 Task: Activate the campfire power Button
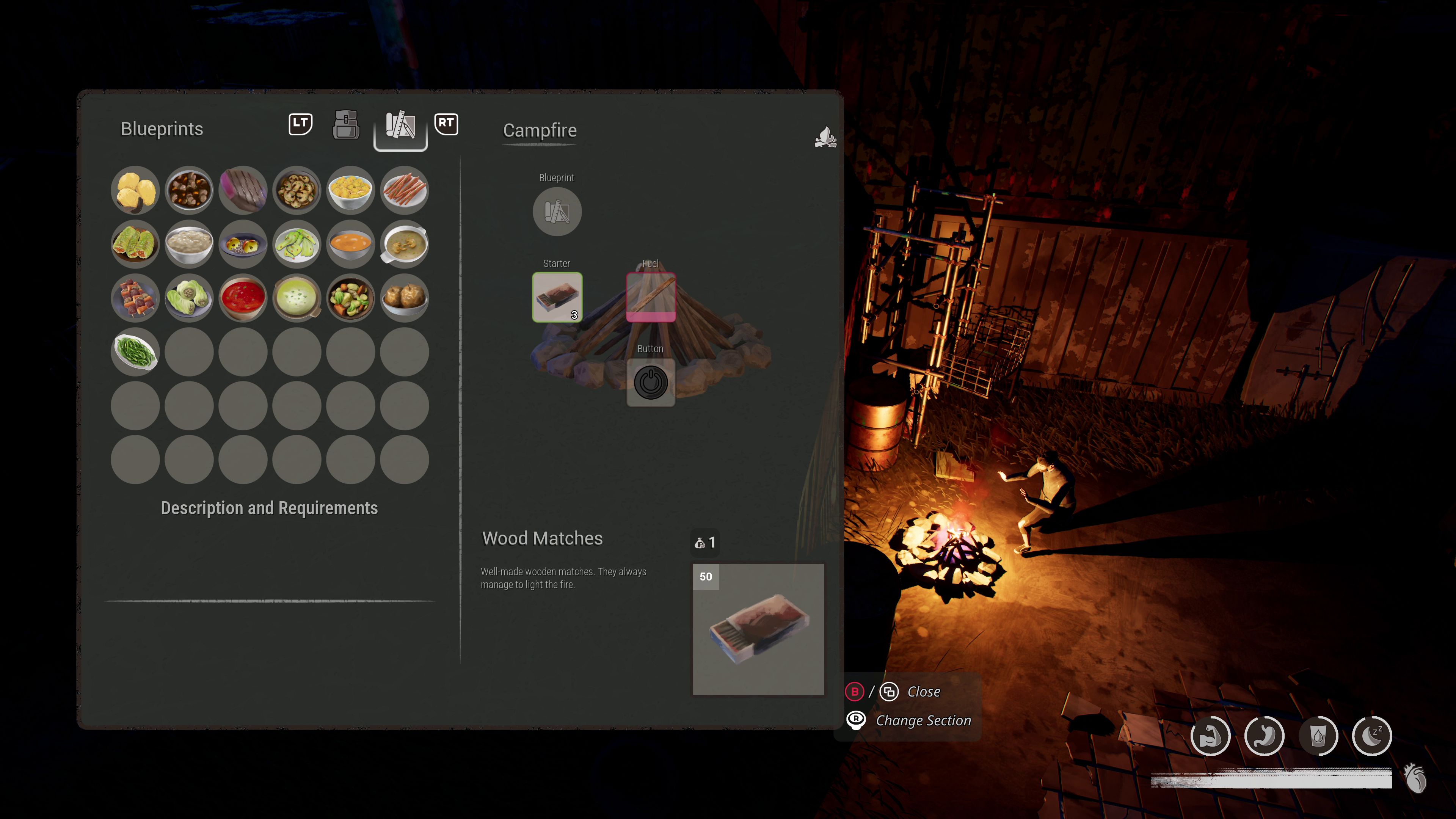[651, 383]
